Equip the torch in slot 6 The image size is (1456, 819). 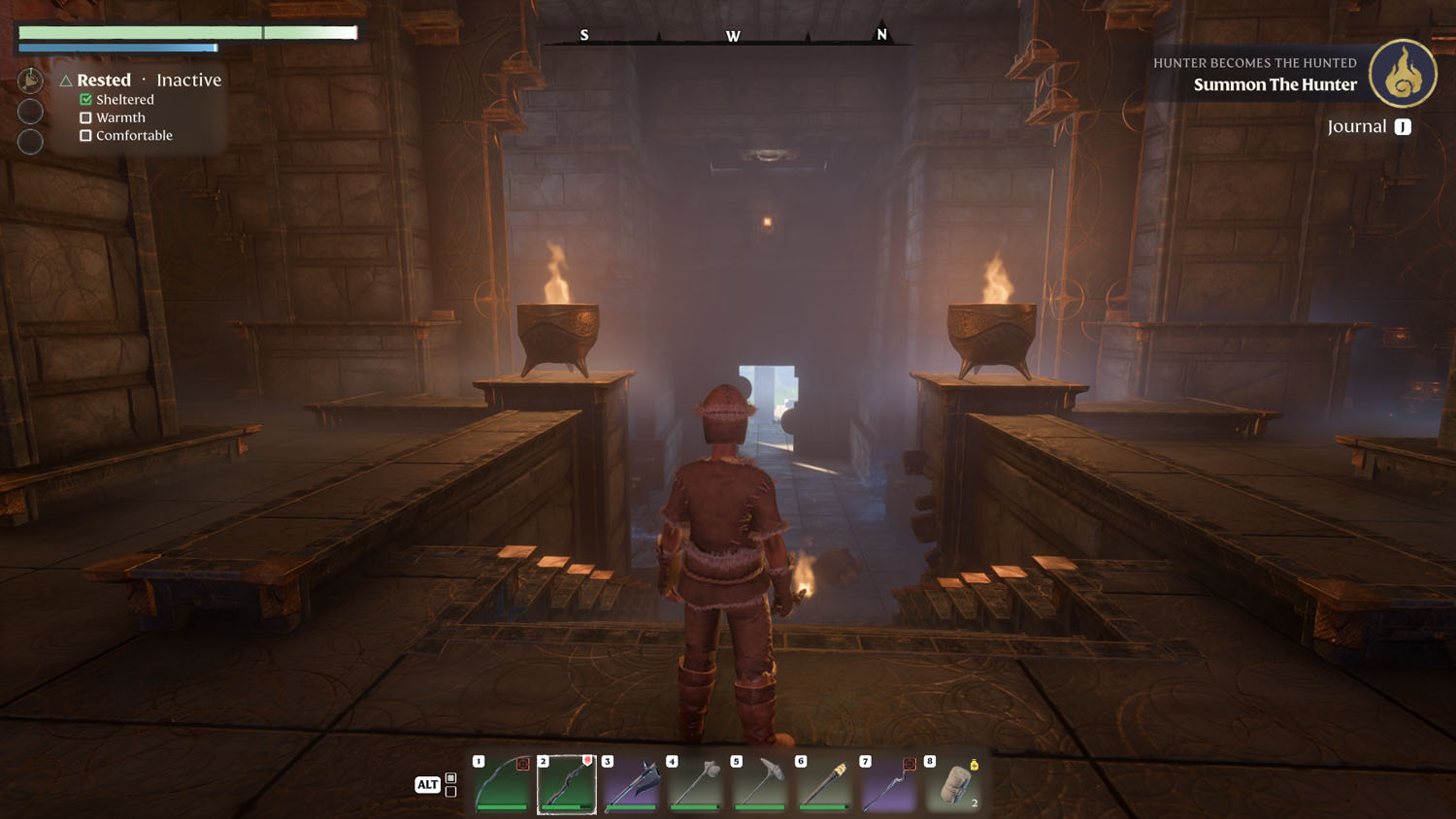pyautogui.click(x=825, y=784)
